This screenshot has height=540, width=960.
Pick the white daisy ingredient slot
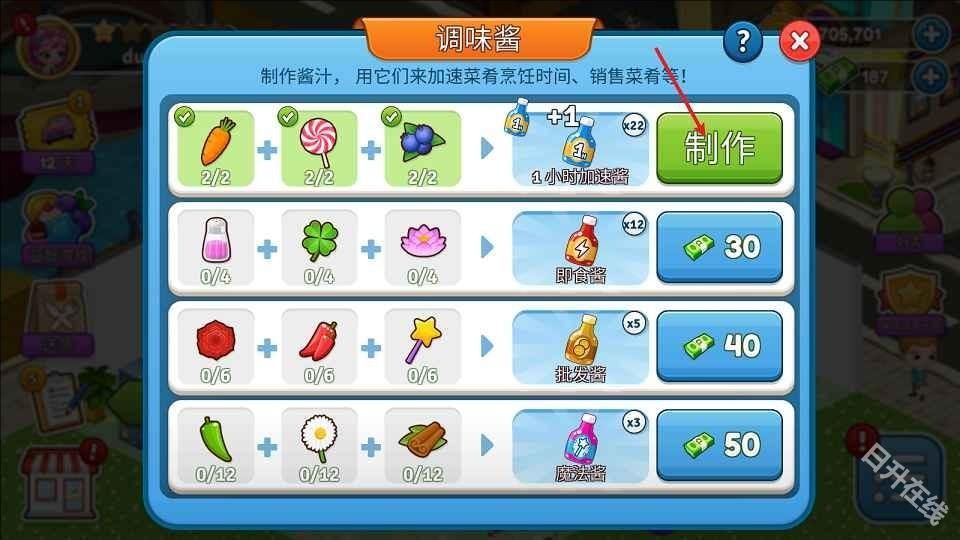[x=319, y=444]
